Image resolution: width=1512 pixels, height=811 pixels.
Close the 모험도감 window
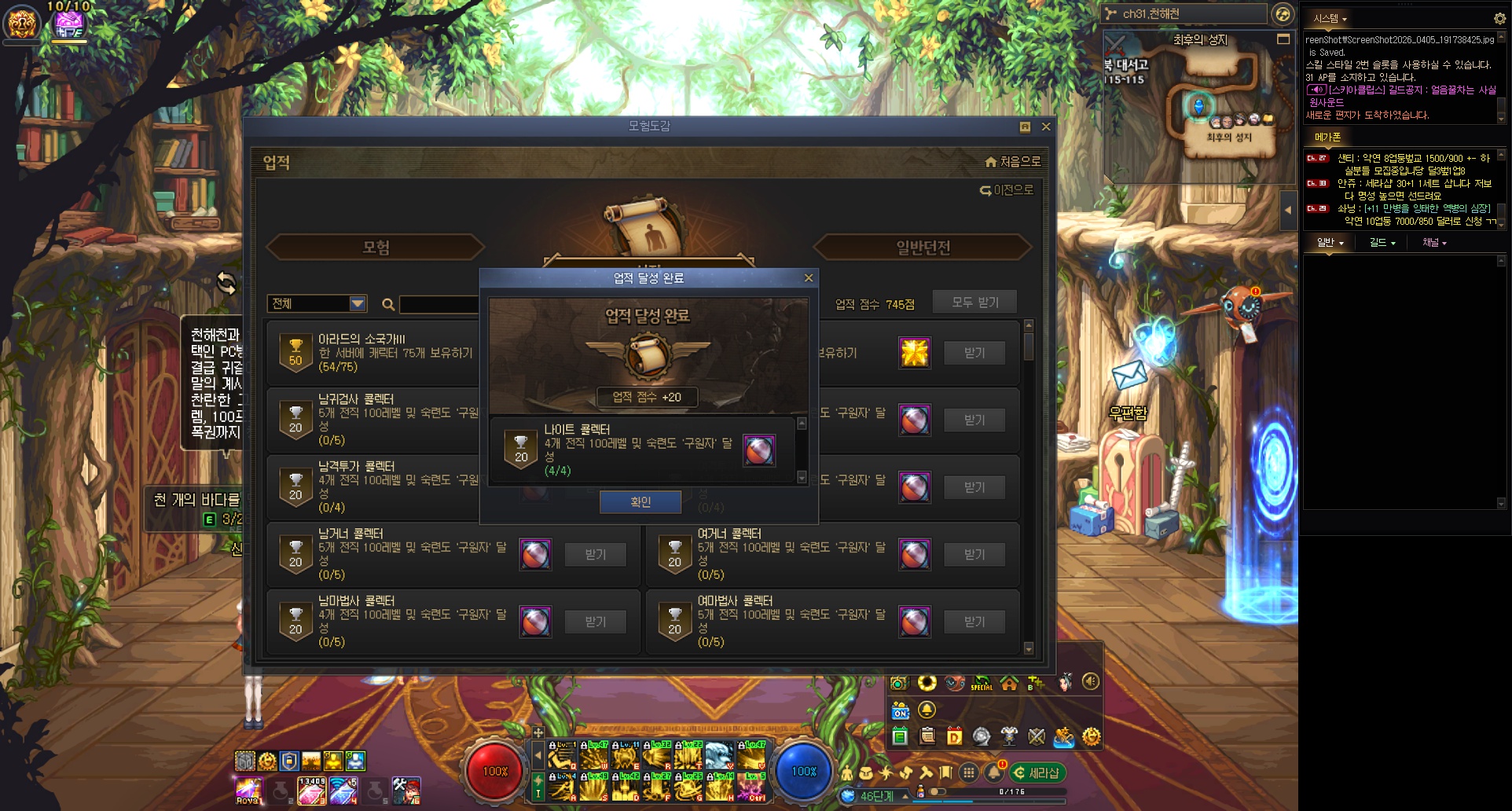[x=1046, y=127]
